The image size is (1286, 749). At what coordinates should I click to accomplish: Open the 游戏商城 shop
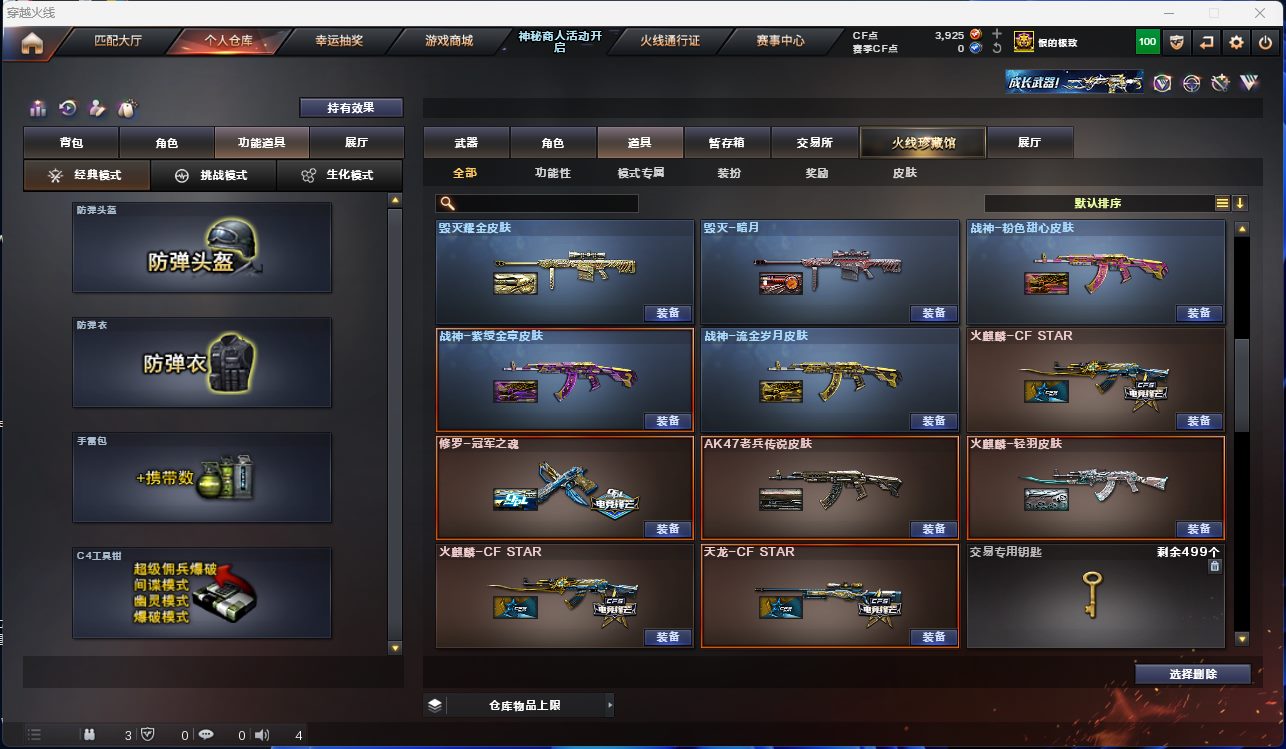point(449,41)
